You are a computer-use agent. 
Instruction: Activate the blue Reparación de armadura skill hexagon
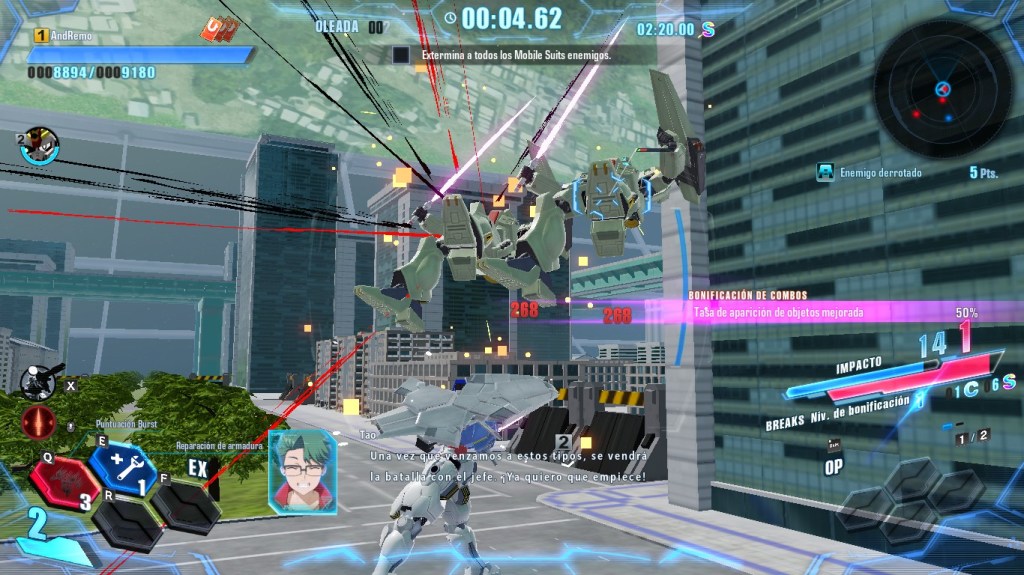121,467
